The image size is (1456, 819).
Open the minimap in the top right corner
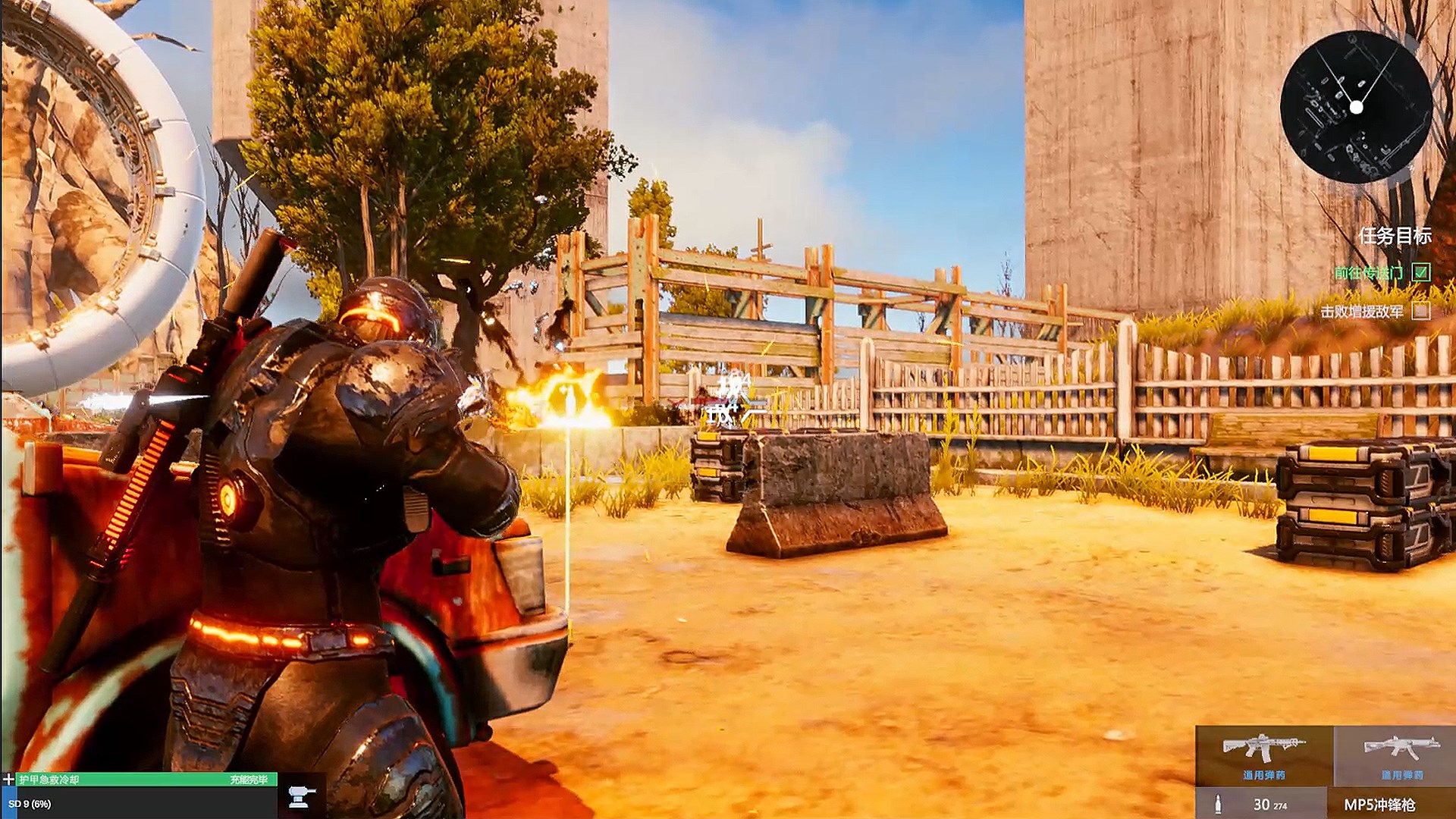1357,106
